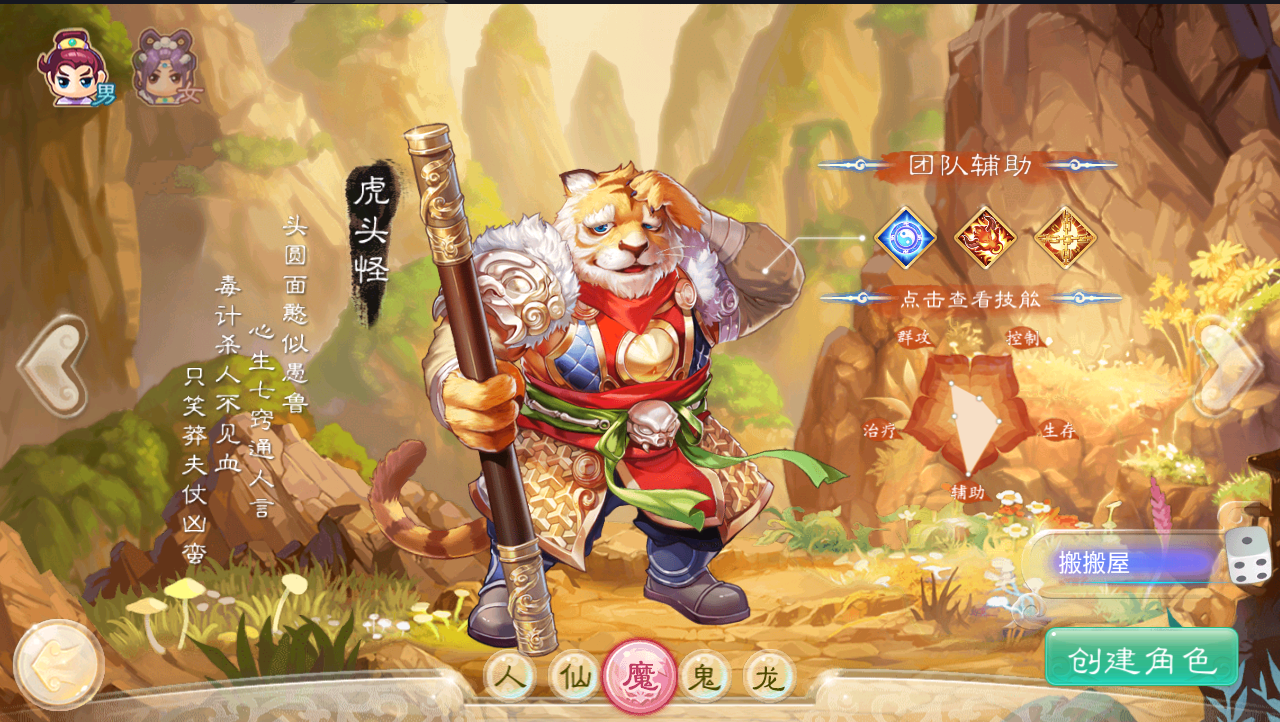Select the fiery beast skill icon
The image size is (1280, 722).
coord(985,238)
